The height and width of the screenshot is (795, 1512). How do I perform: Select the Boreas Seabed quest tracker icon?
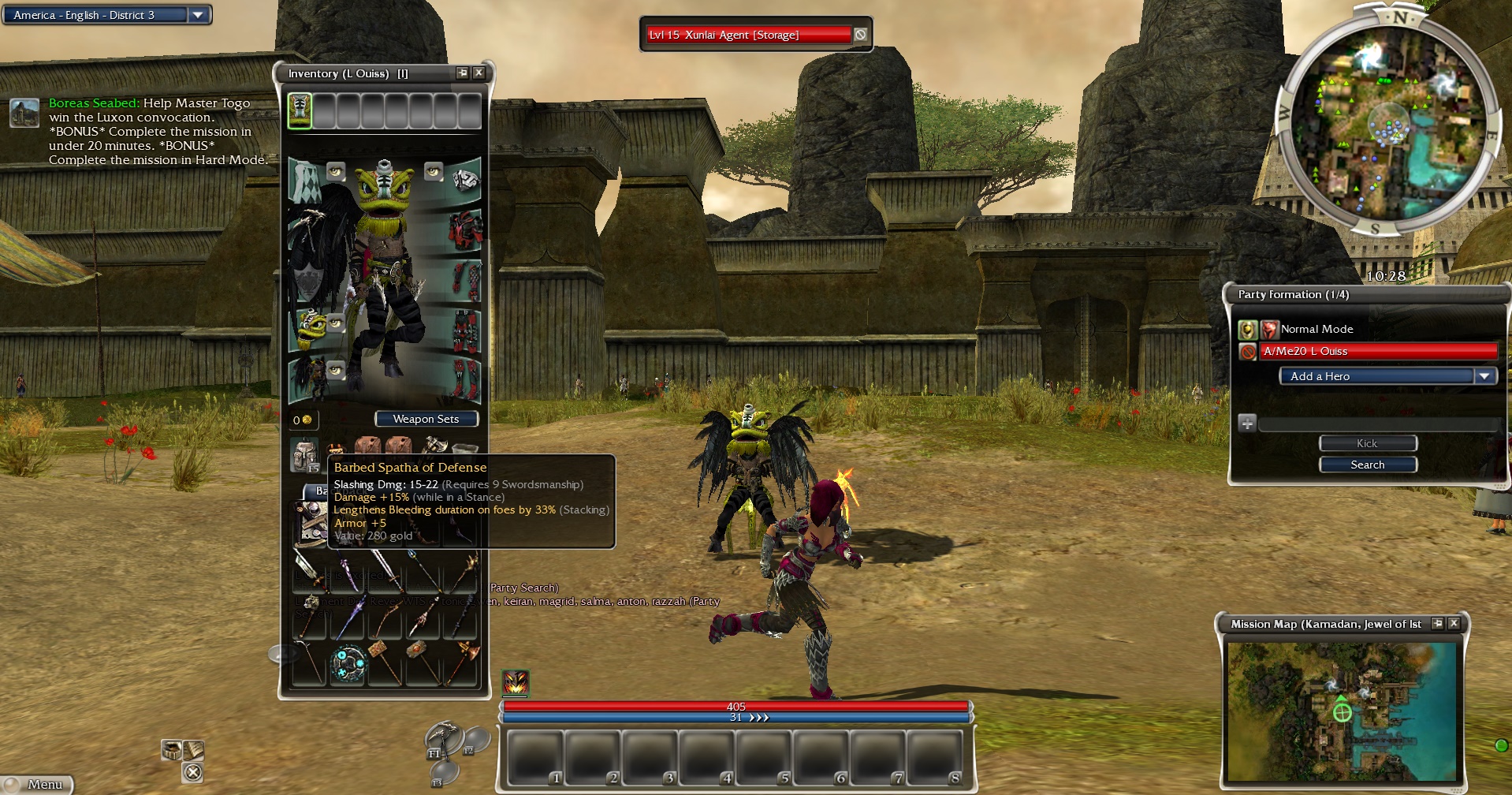click(x=24, y=113)
